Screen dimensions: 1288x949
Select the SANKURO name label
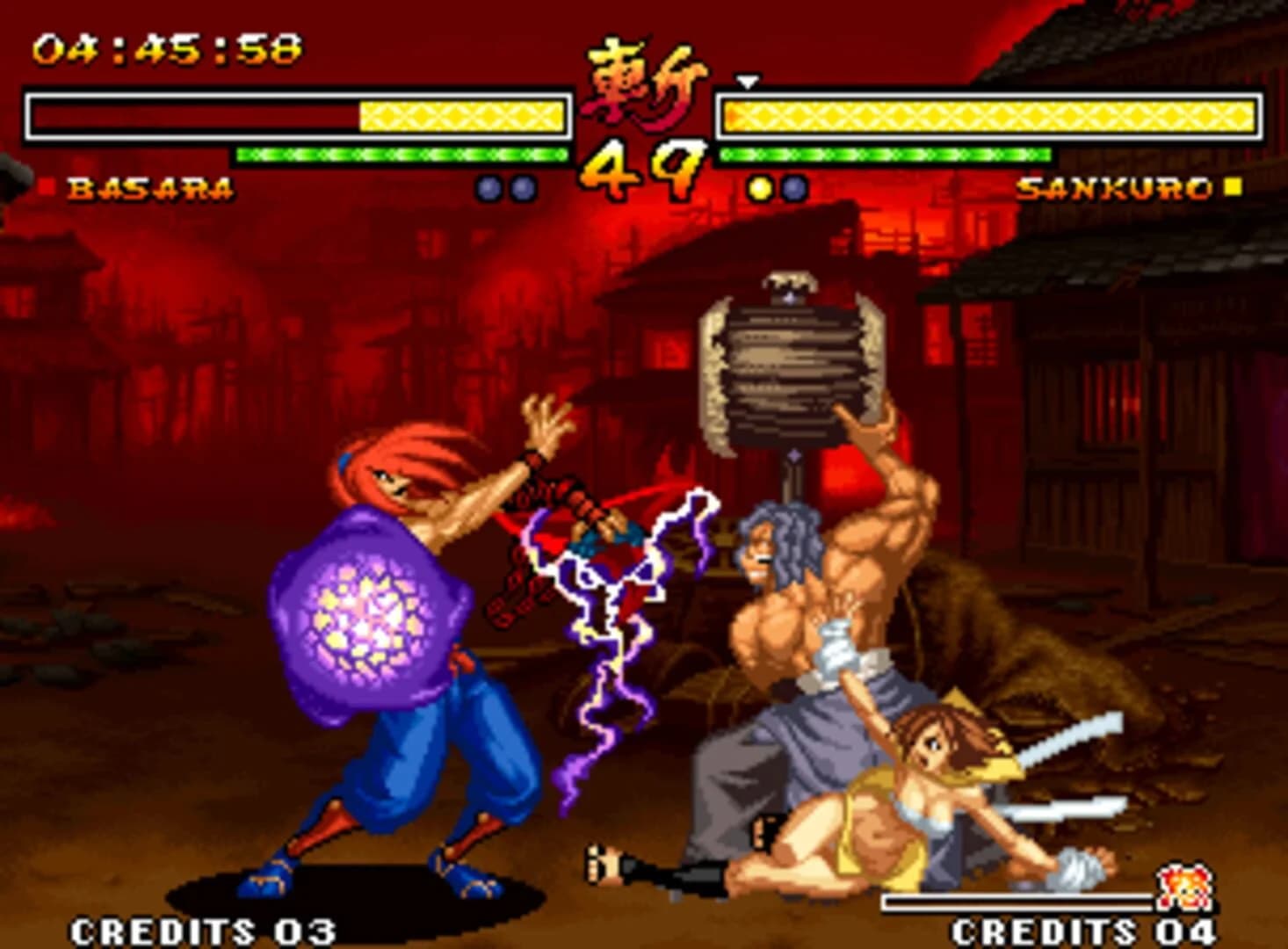point(1116,187)
